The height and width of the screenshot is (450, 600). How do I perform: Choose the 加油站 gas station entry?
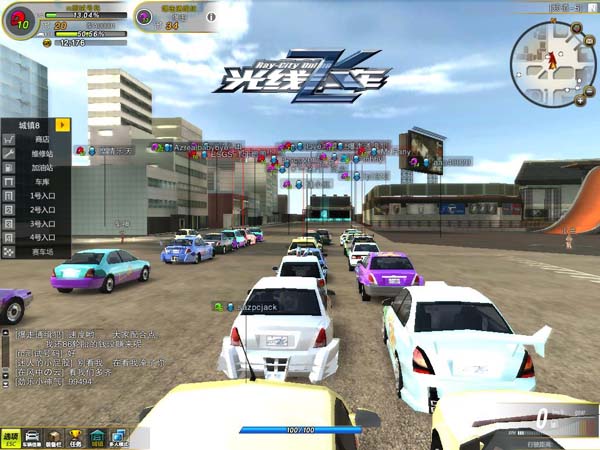pos(41,168)
